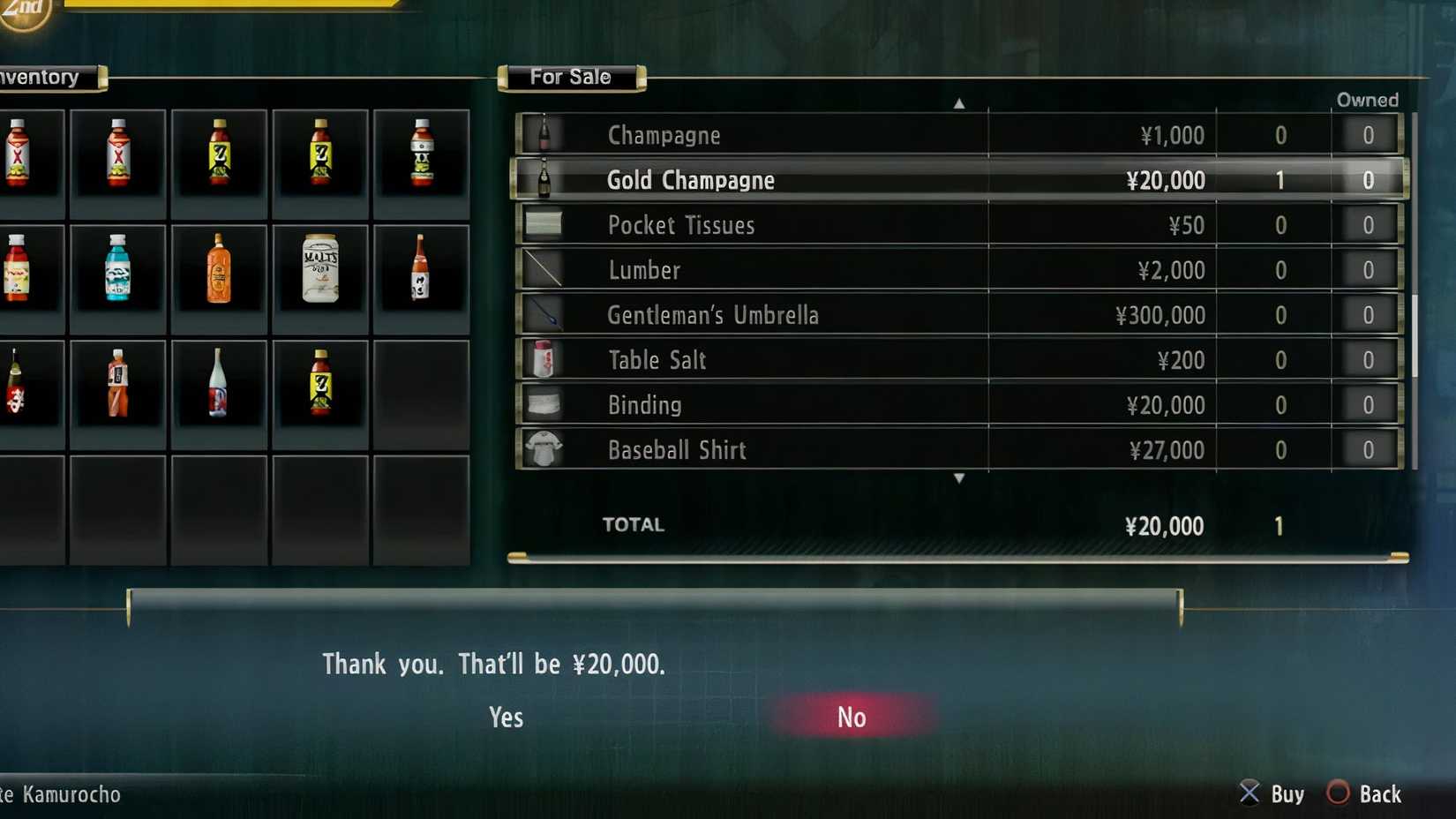Image resolution: width=1456 pixels, height=819 pixels.
Task: Click the X Buy icon at bottom right
Action: point(1248,793)
